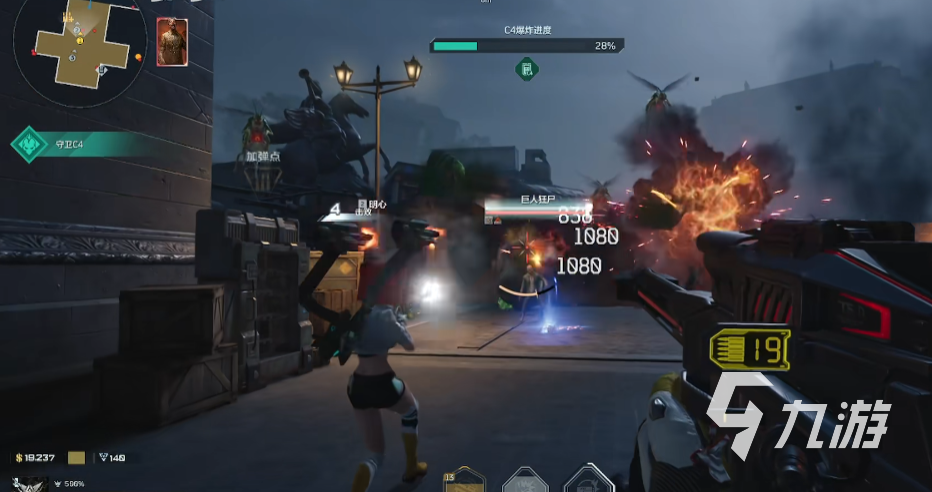Select the middle hexagon skill slot

[x=525, y=482]
